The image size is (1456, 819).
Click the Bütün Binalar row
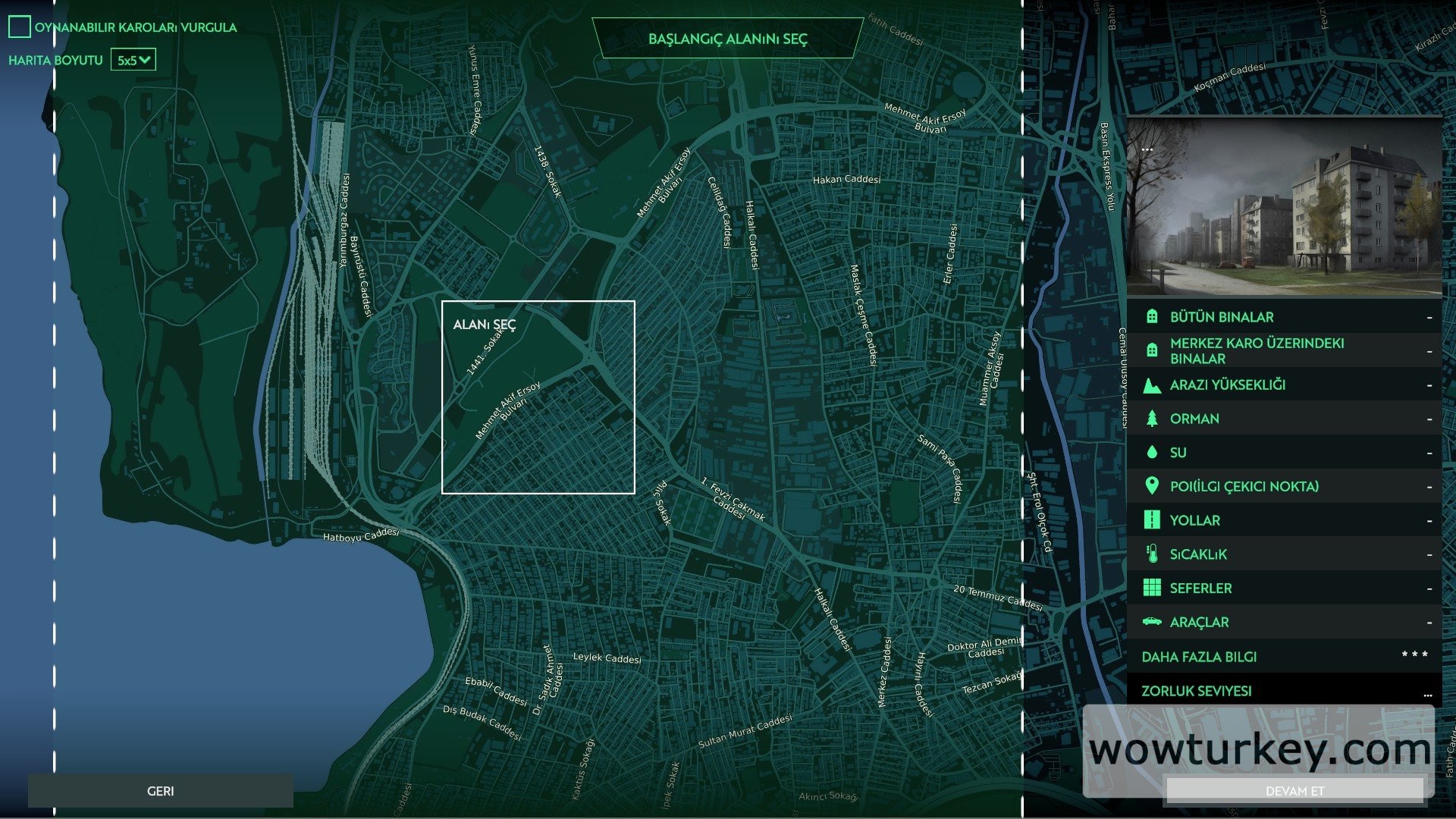pyautogui.click(x=1284, y=317)
